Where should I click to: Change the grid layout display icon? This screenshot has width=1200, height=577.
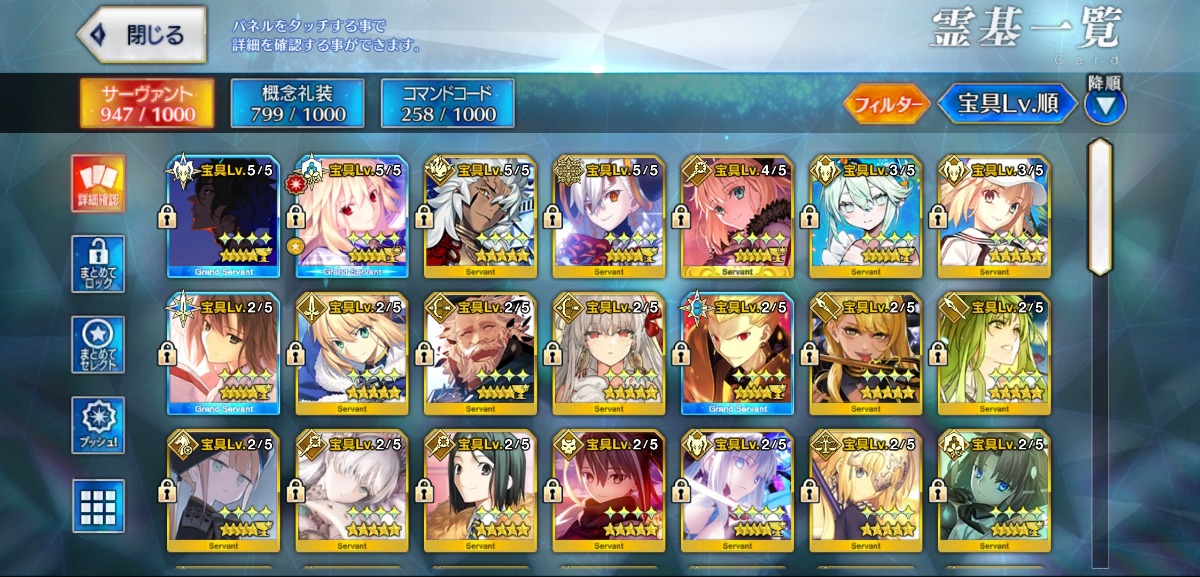(x=98, y=506)
